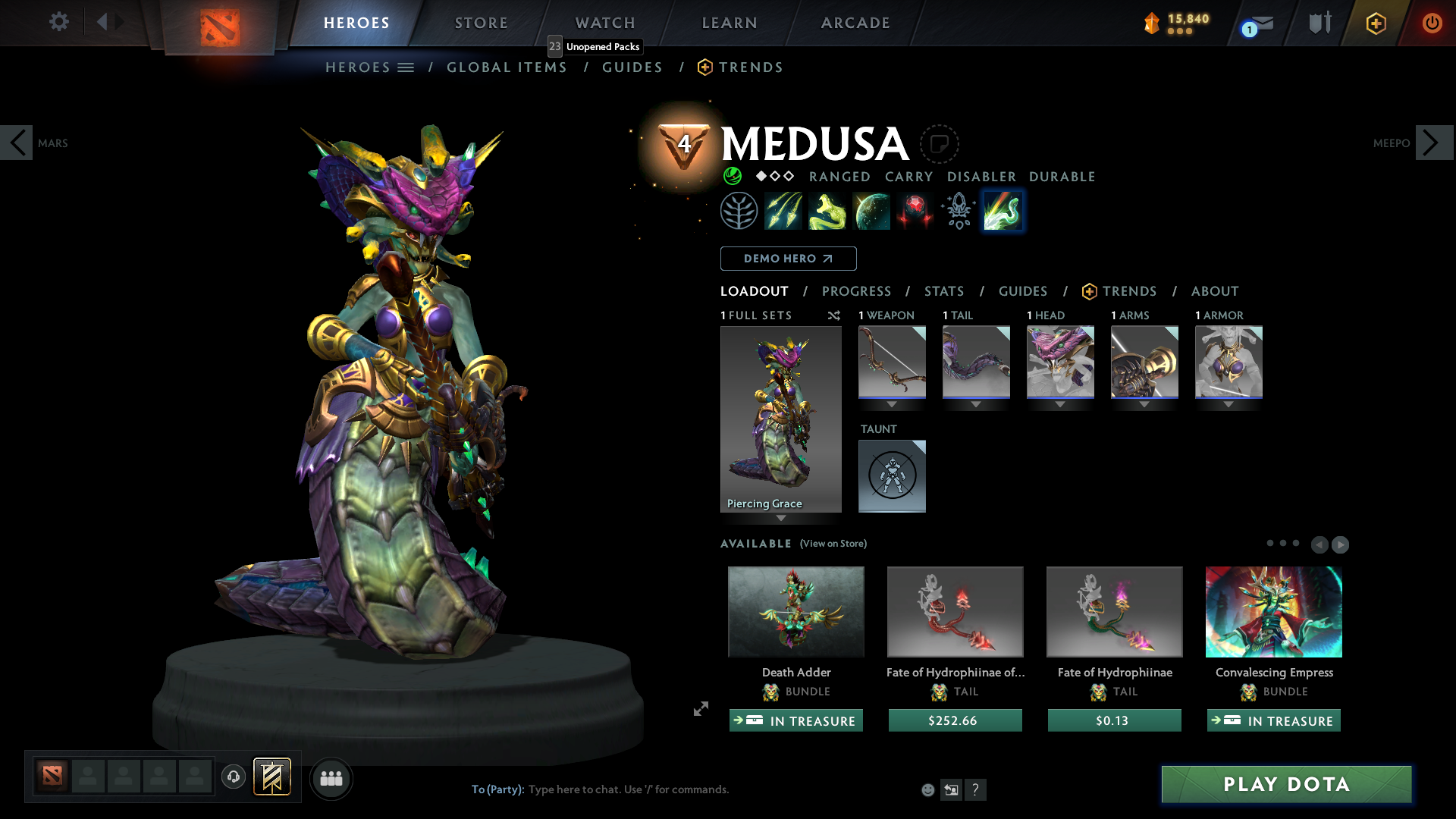The height and width of the screenshot is (819, 1456).
Task: Open the shield and sword armory icon
Action: [1319, 23]
